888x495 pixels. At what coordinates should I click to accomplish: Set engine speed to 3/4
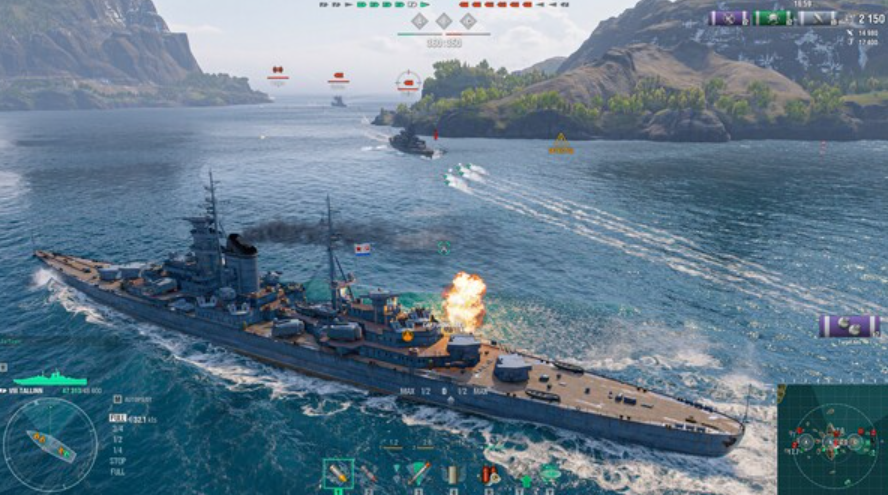117,428
